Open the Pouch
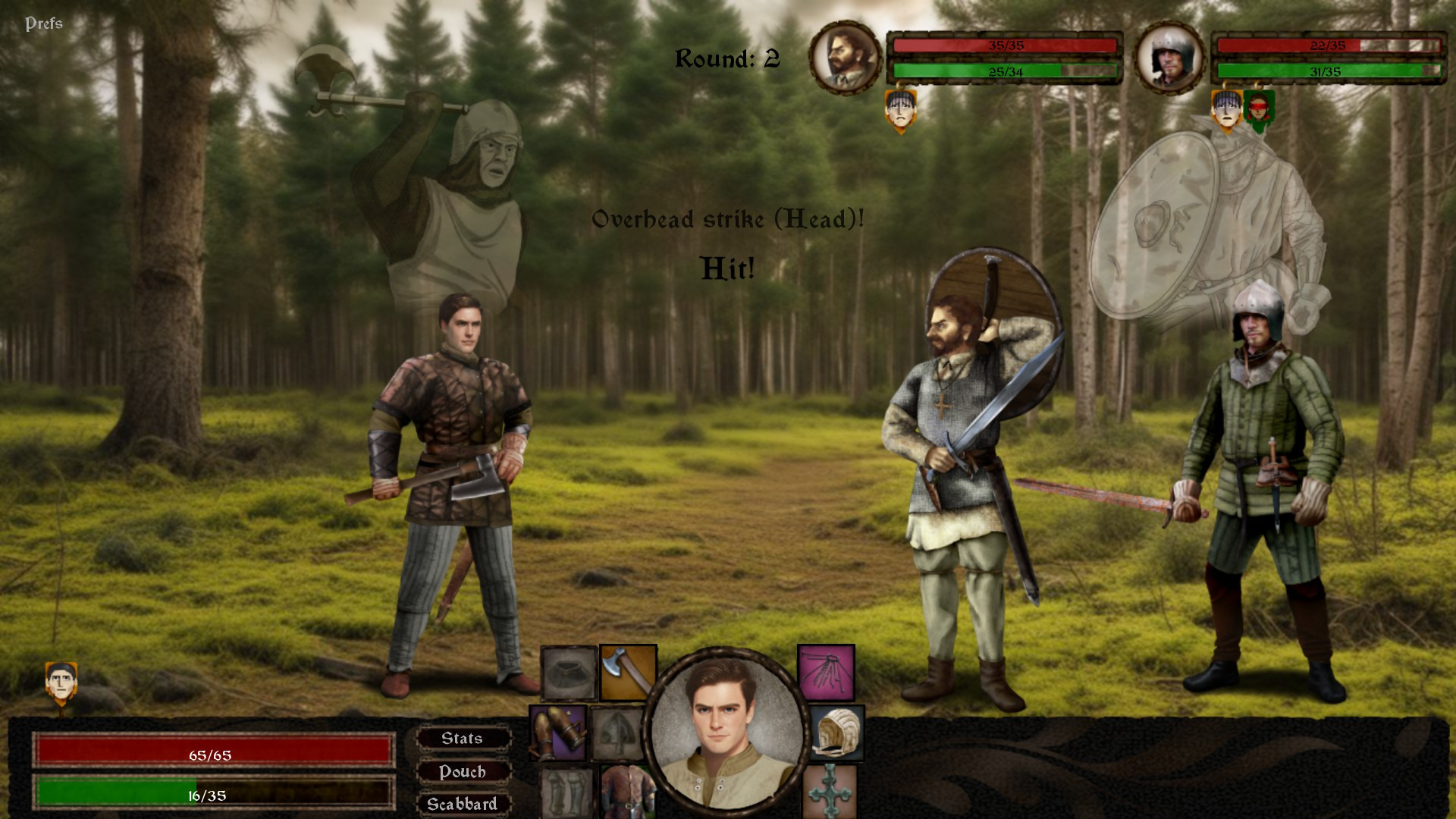The width and height of the screenshot is (1456, 819). (x=463, y=772)
